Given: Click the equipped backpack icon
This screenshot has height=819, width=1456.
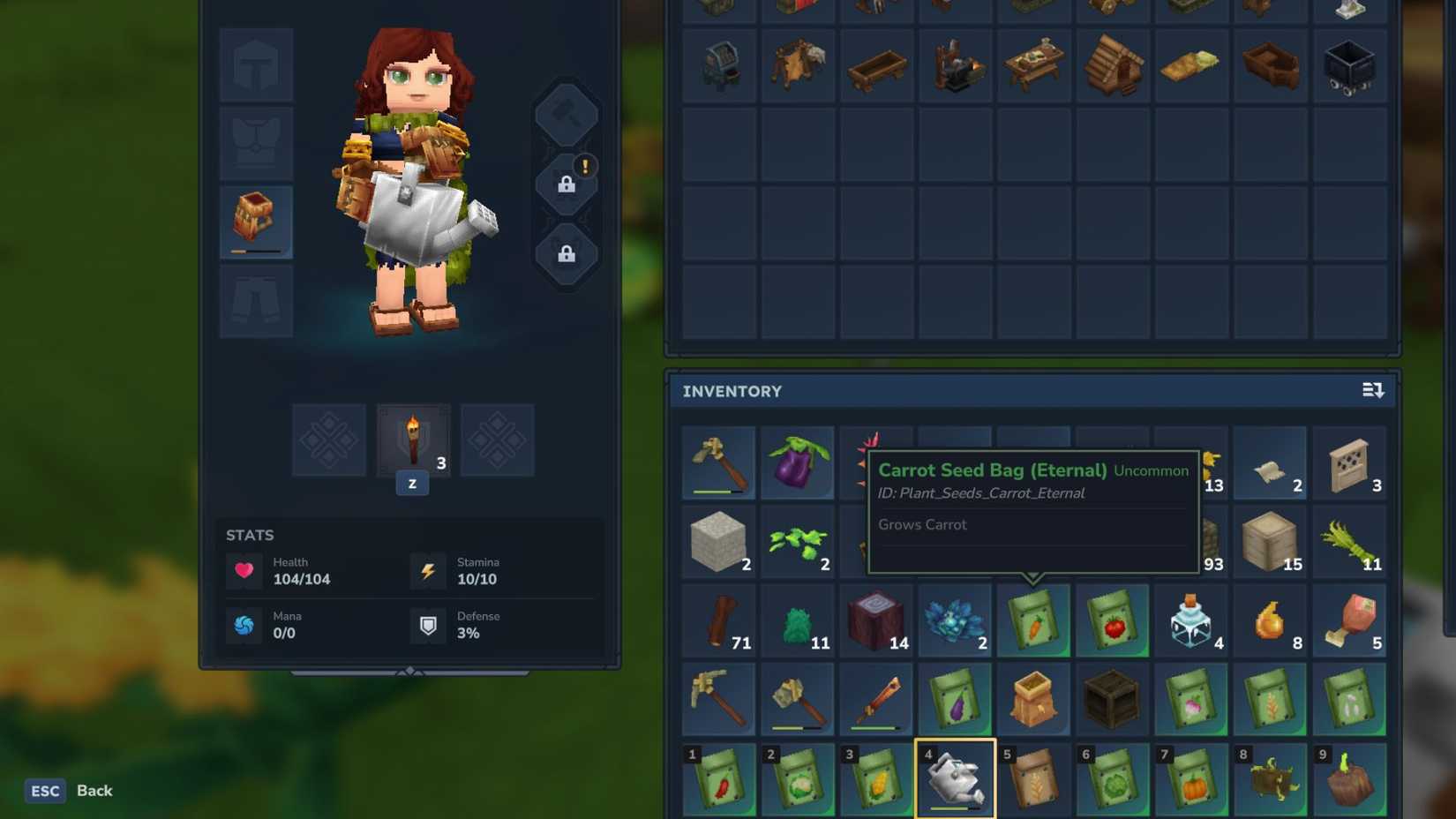Looking at the screenshot, I should (255, 216).
